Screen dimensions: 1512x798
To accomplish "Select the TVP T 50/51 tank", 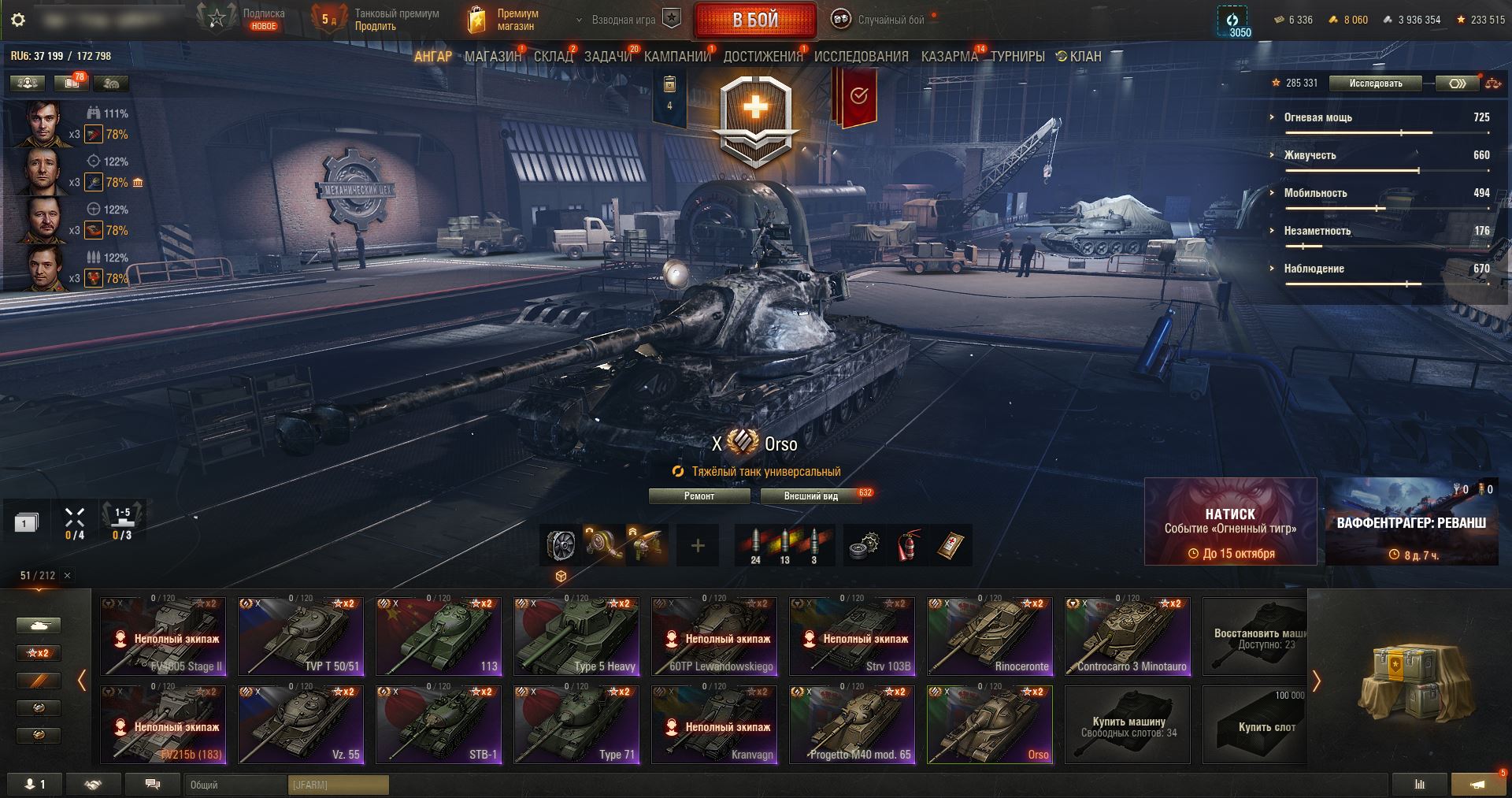I will 301,637.
